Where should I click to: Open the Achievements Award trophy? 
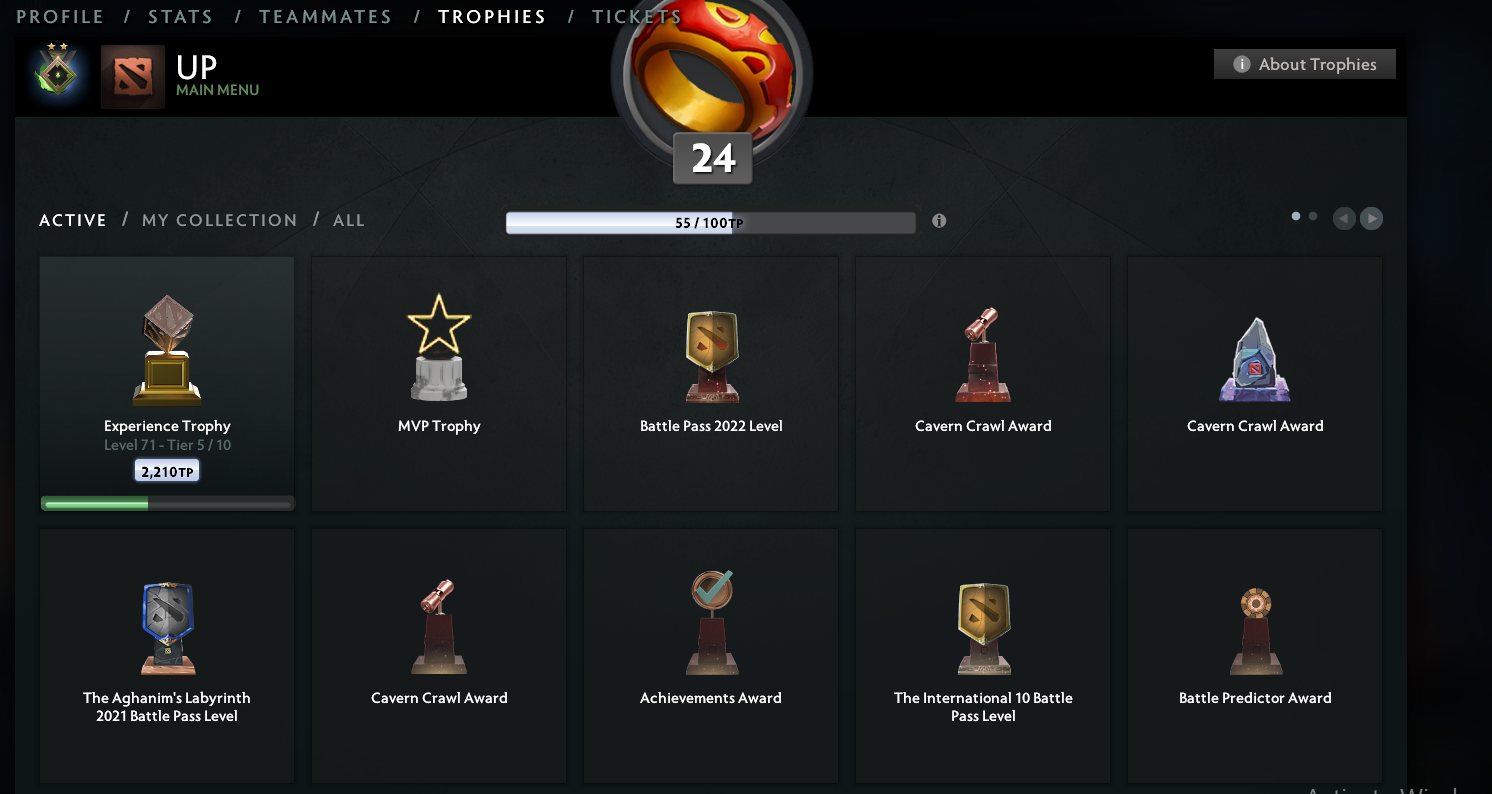point(710,620)
